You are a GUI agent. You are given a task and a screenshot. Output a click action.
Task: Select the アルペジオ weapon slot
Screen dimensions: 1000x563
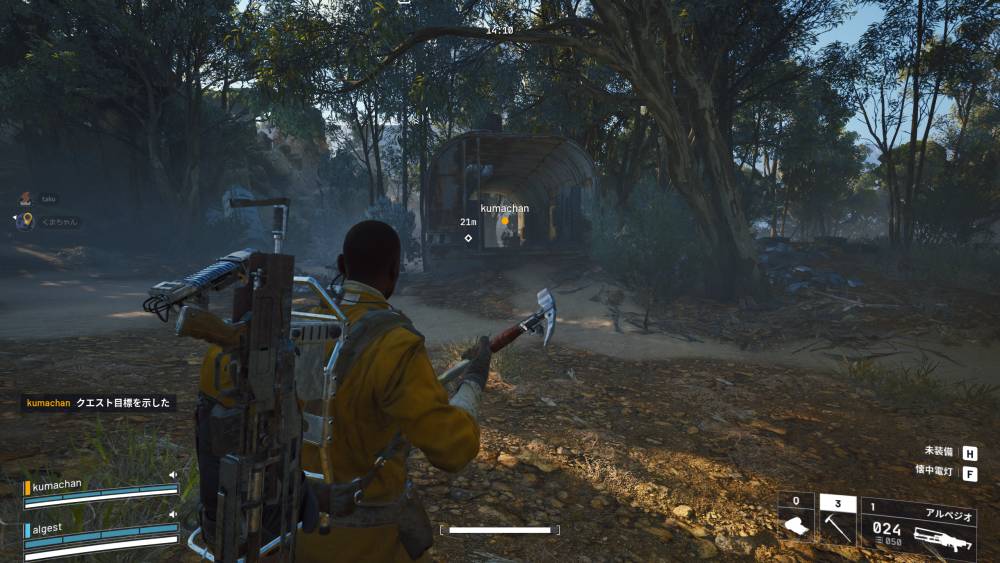click(918, 530)
